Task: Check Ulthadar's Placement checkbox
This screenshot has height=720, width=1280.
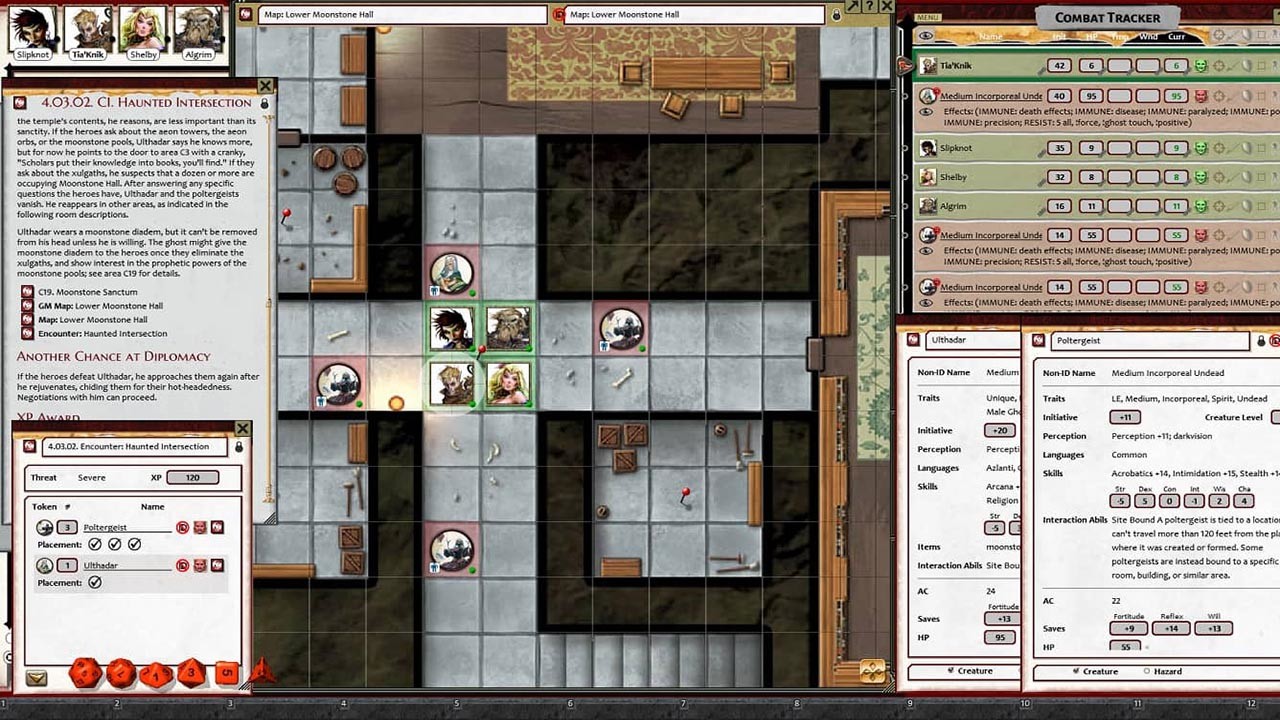Action: pyautogui.click(x=94, y=583)
